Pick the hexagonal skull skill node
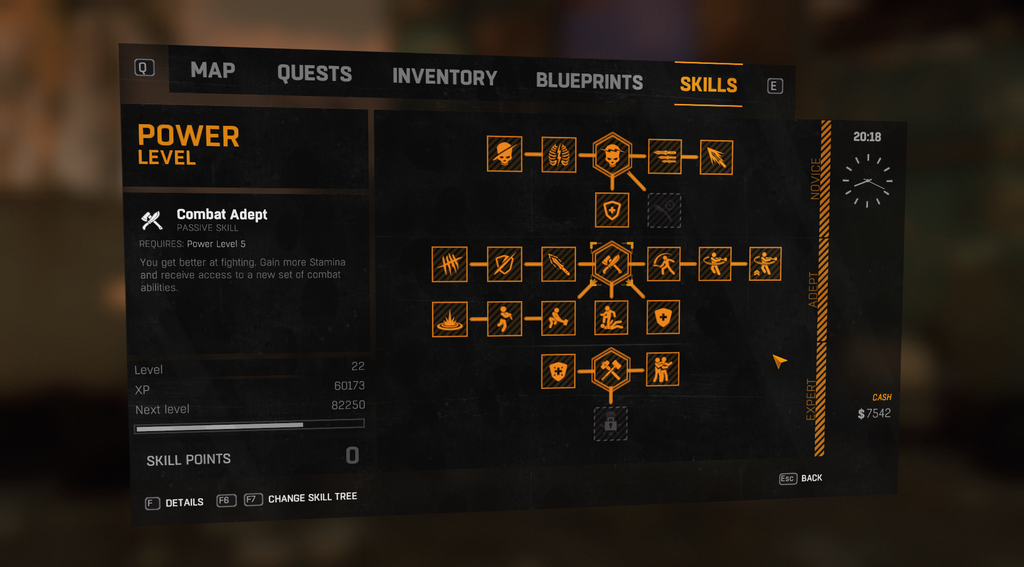Viewport: 1024px width, 567px height. point(610,155)
